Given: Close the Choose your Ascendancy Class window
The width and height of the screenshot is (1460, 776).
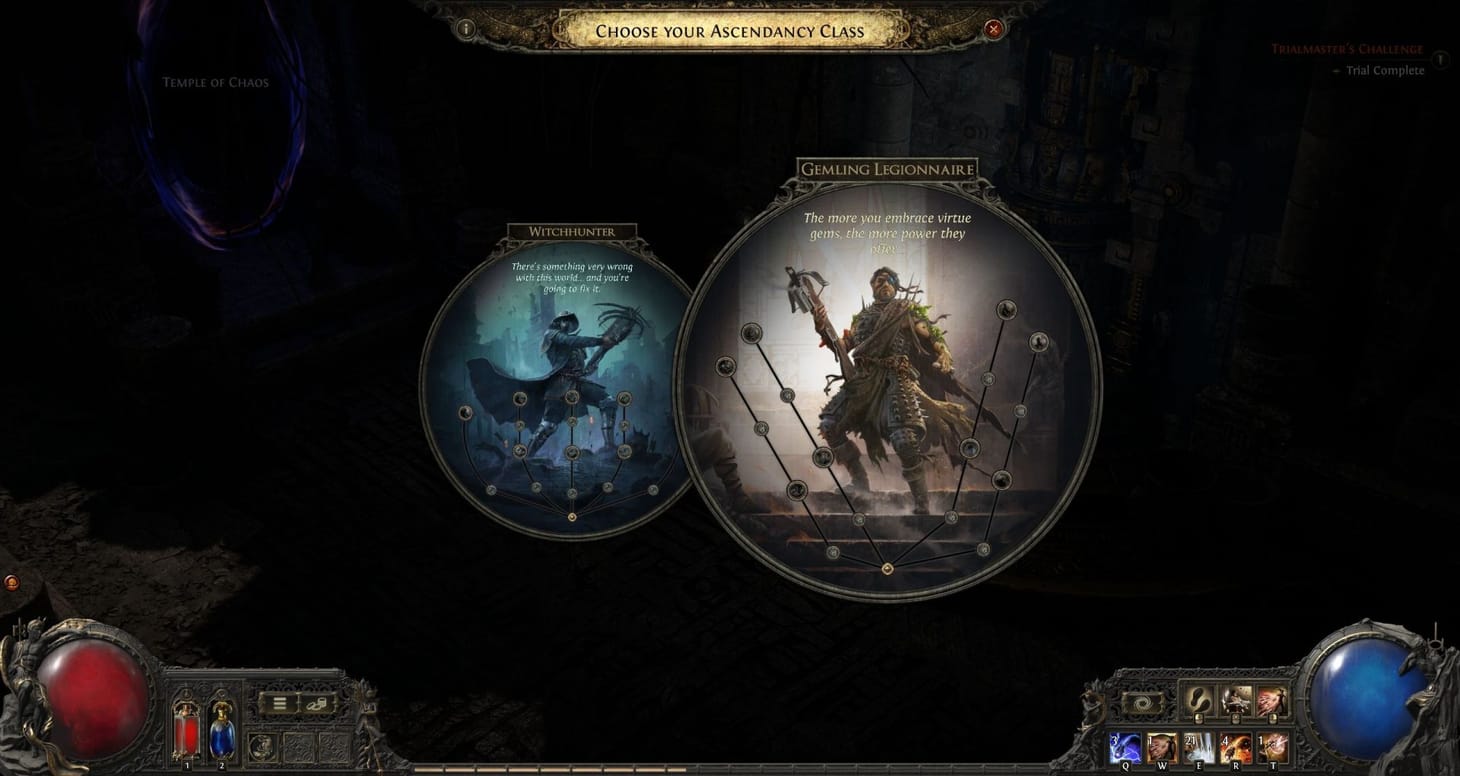Looking at the screenshot, I should coord(993,29).
